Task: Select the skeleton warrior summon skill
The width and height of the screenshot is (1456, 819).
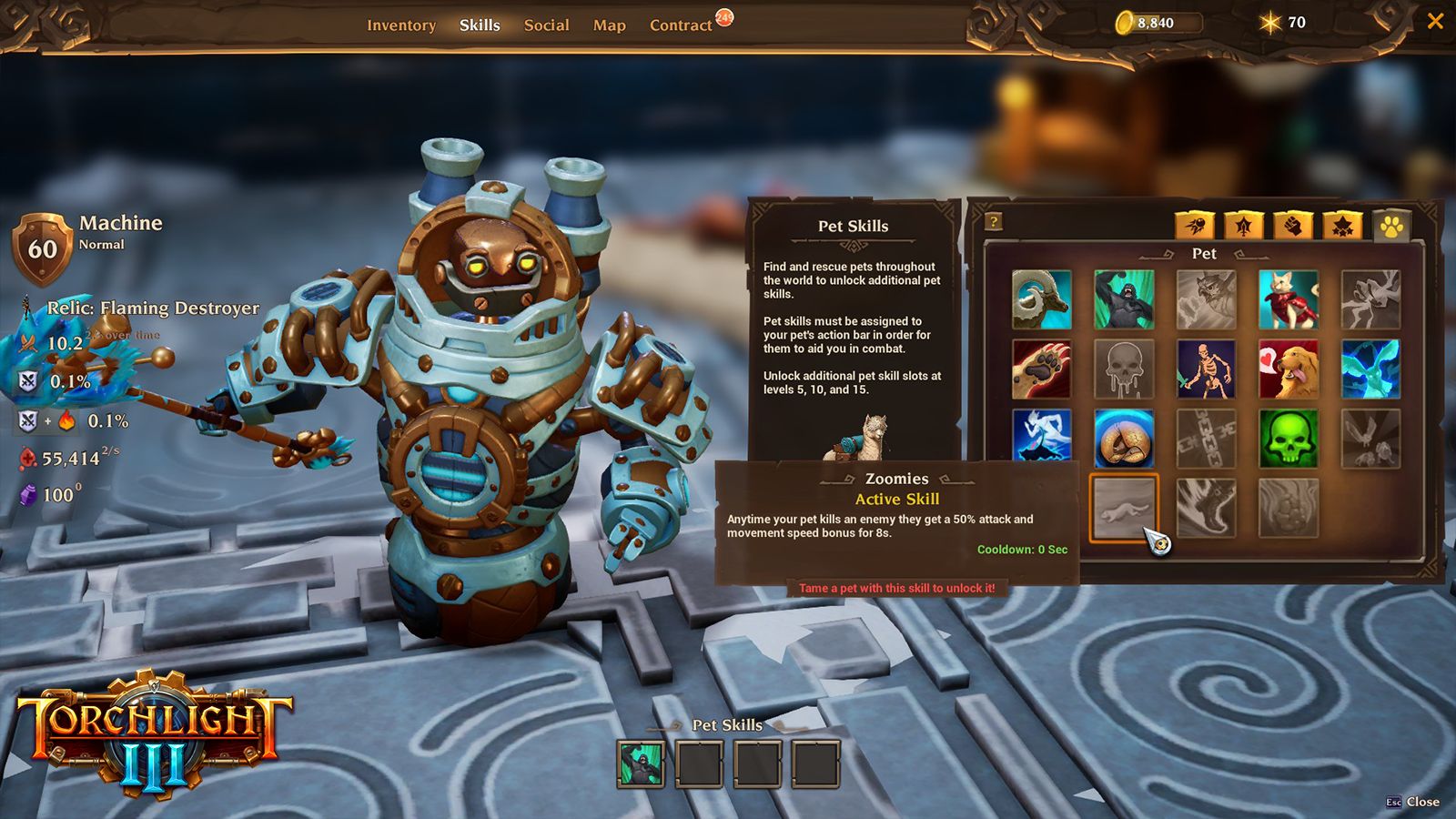Action: [1205, 369]
